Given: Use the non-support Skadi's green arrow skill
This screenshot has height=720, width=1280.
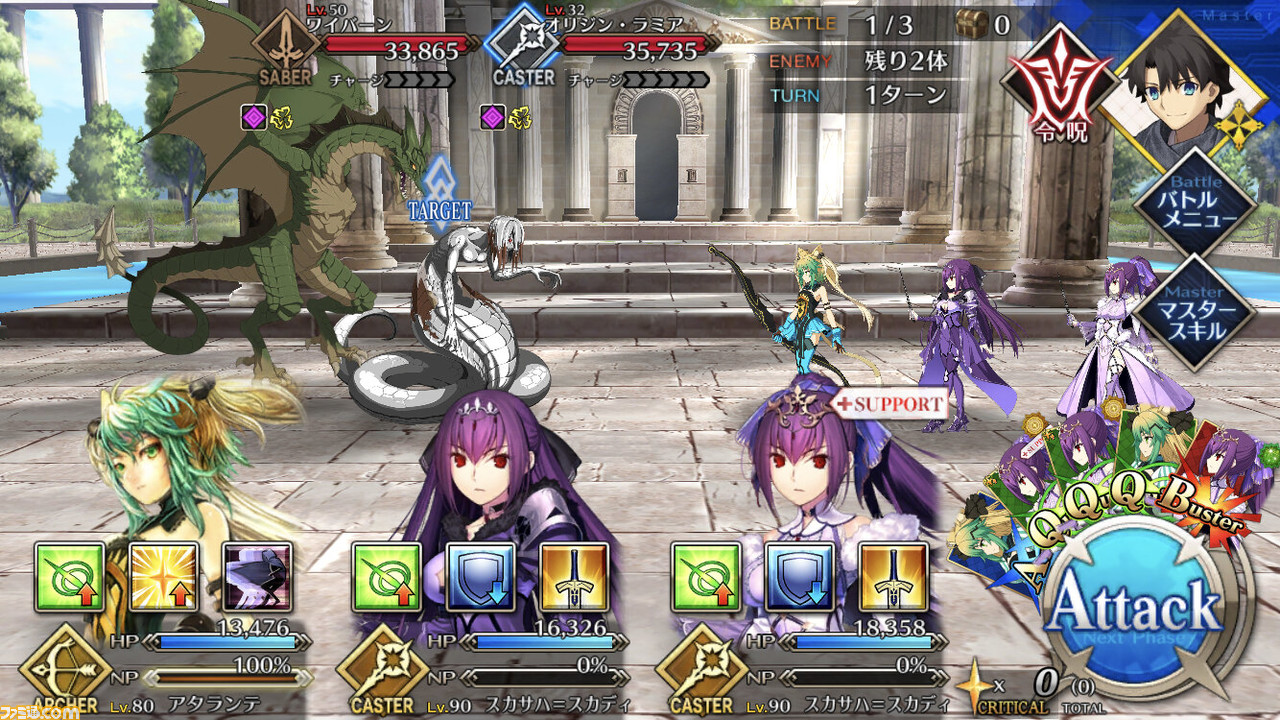Looking at the screenshot, I should click(388, 577).
